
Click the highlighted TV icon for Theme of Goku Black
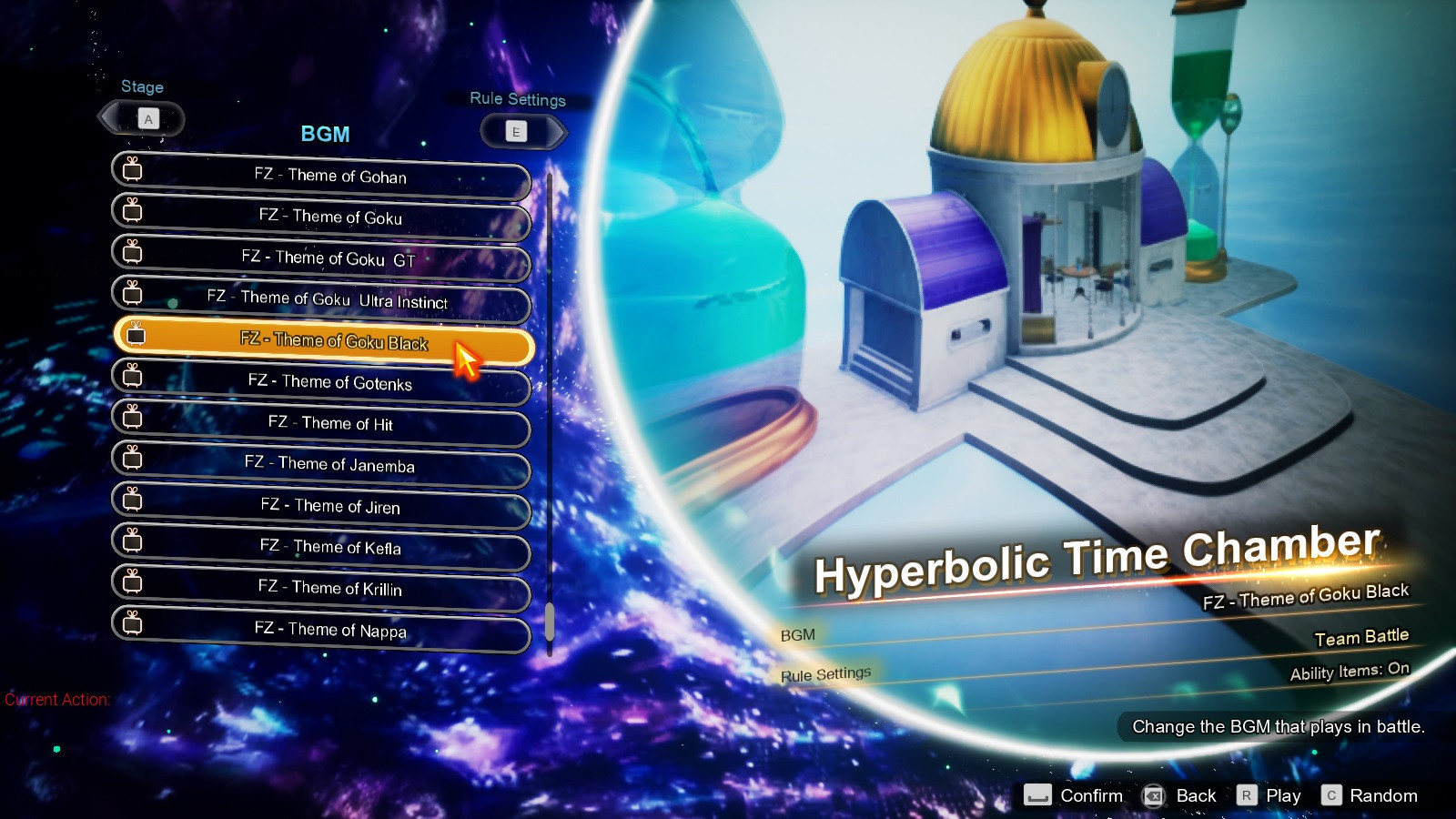coord(135,338)
